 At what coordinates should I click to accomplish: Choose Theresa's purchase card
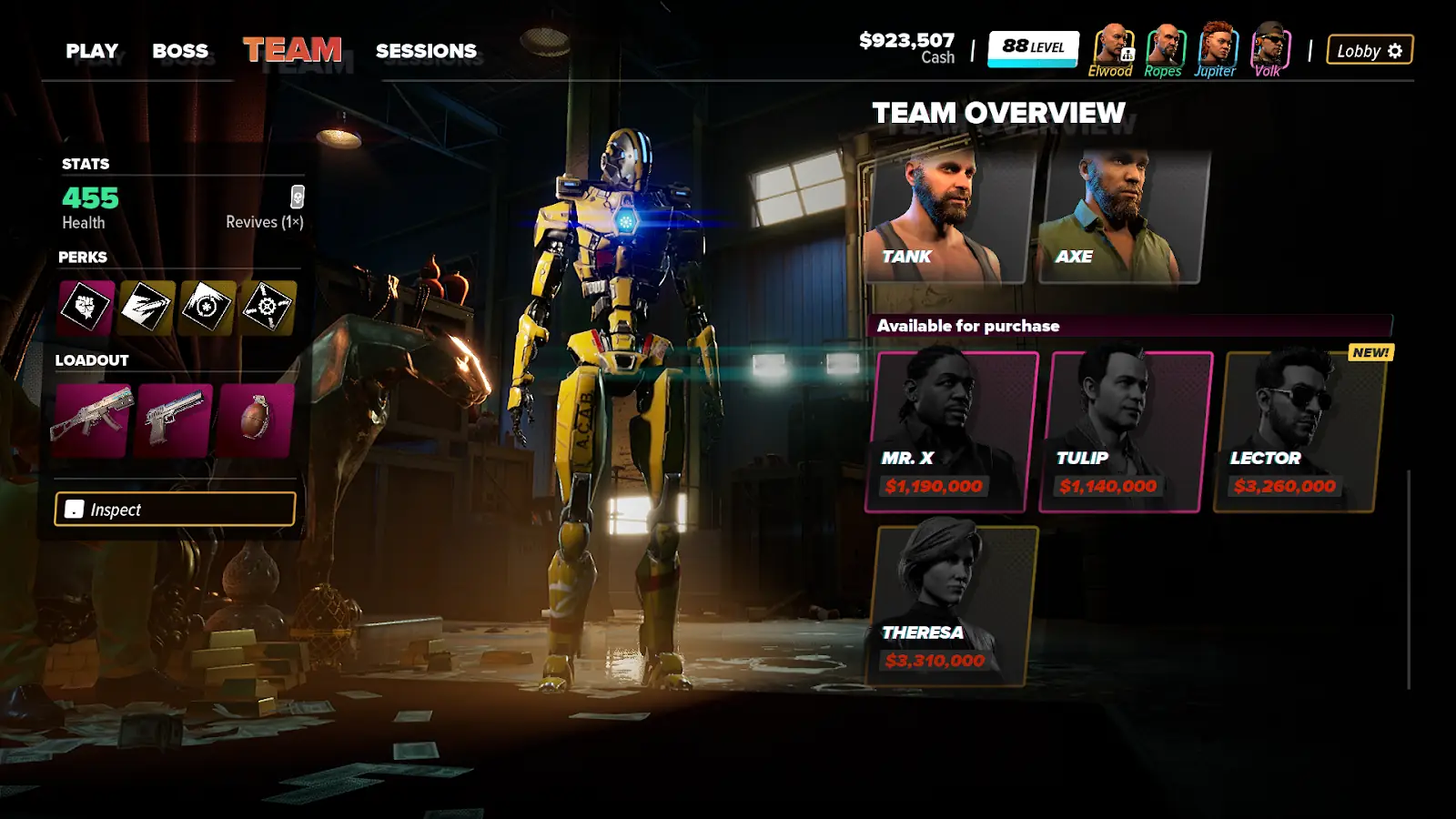click(x=952, y=605)
